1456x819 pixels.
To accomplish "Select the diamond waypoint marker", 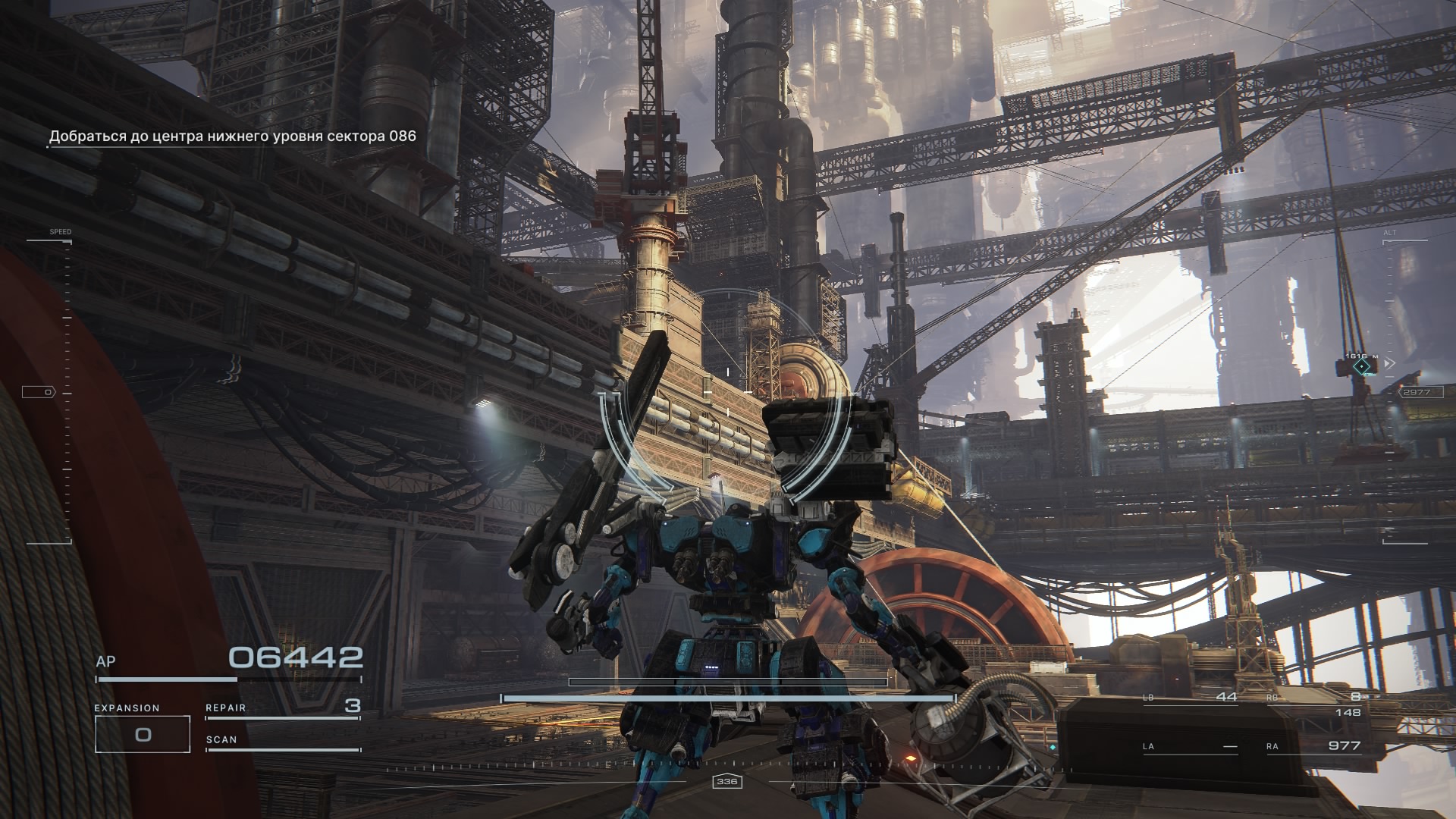I will (1363, 368).
